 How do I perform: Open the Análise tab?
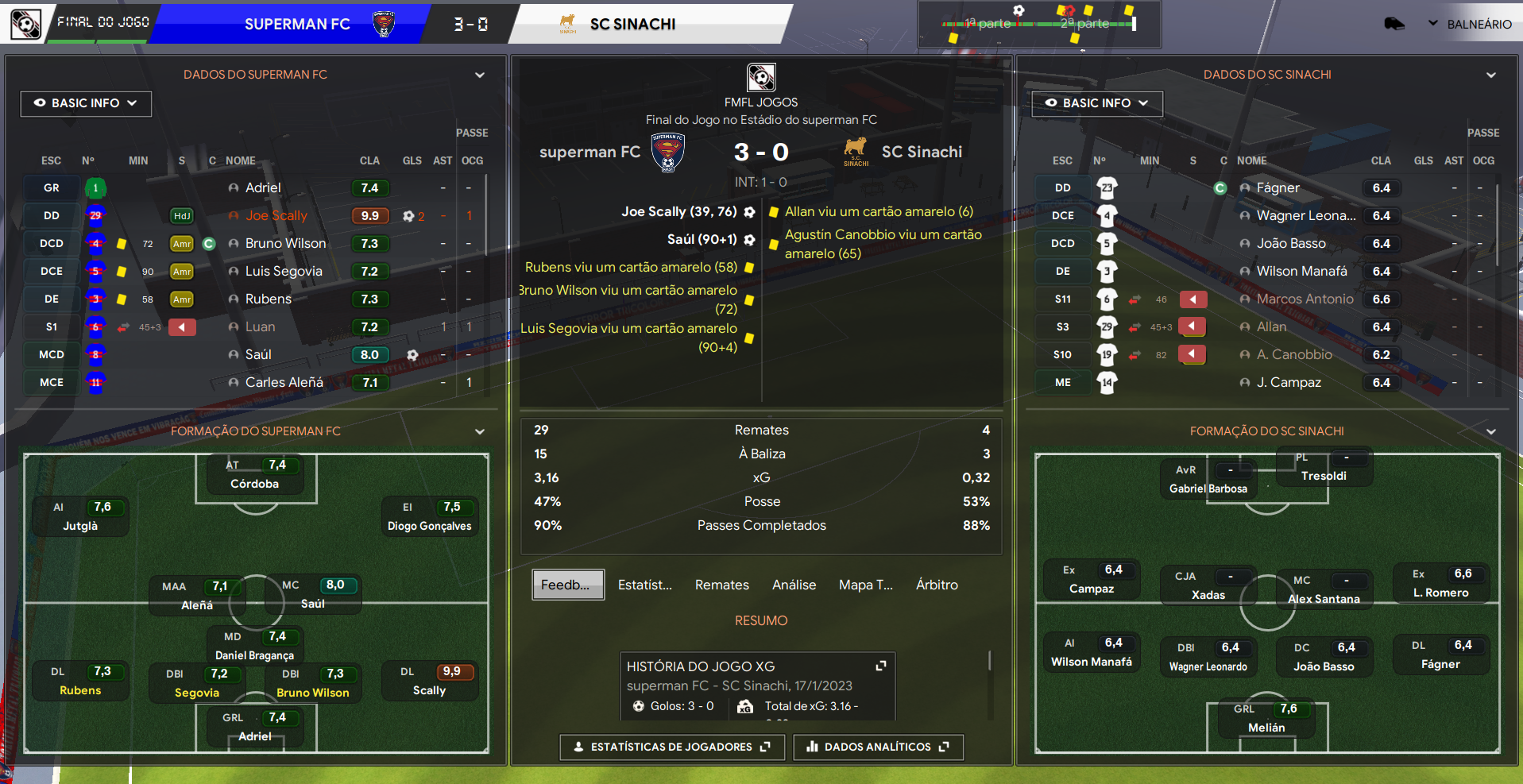click(794, 585)
